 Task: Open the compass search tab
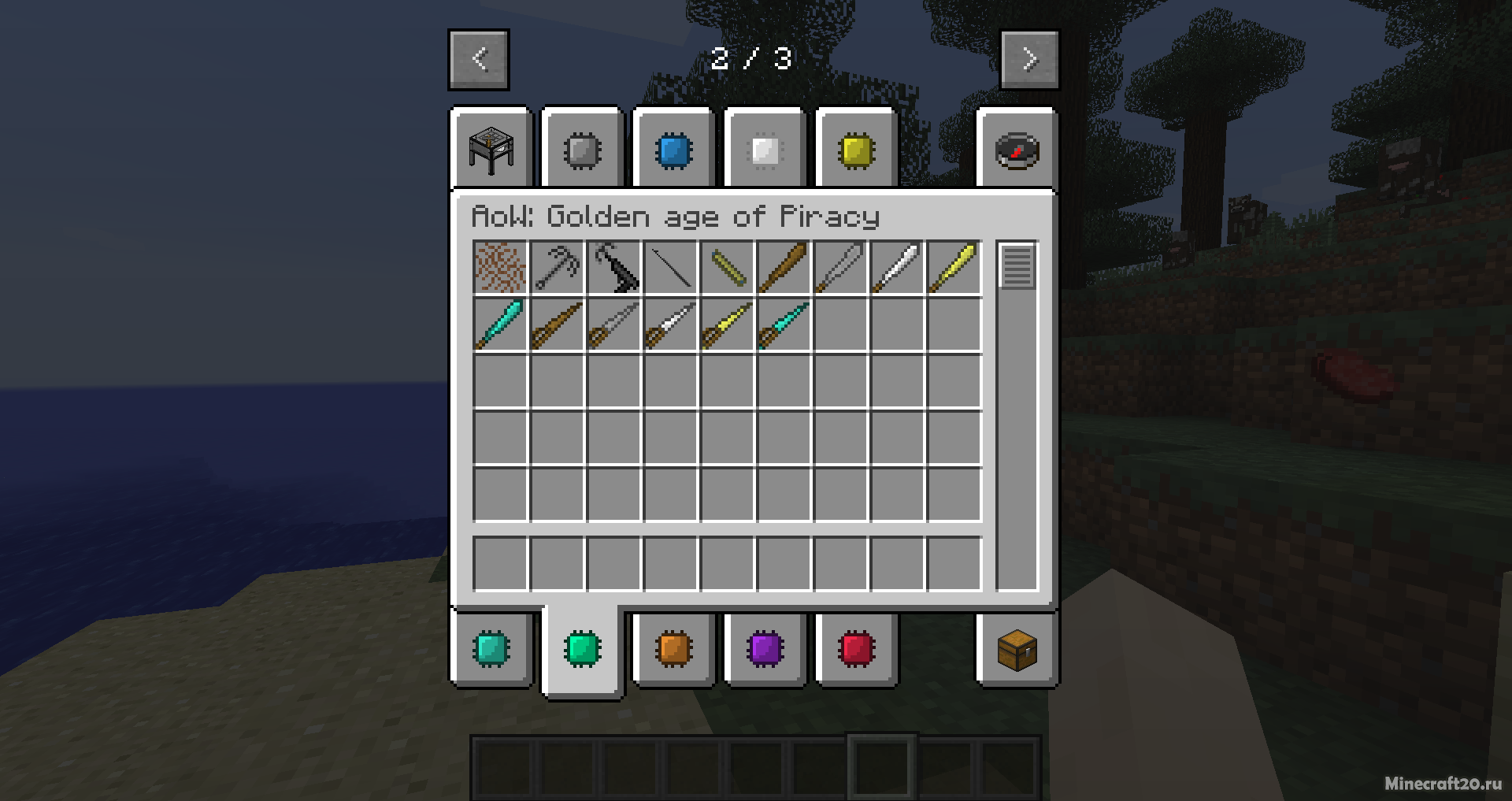pyautogui.click(x=1017, y=150)
